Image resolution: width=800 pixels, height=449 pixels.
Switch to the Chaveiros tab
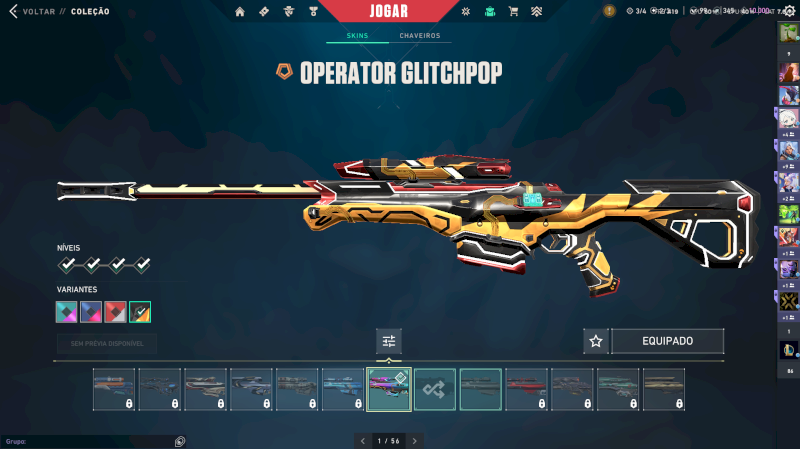[x=419, y=36]
